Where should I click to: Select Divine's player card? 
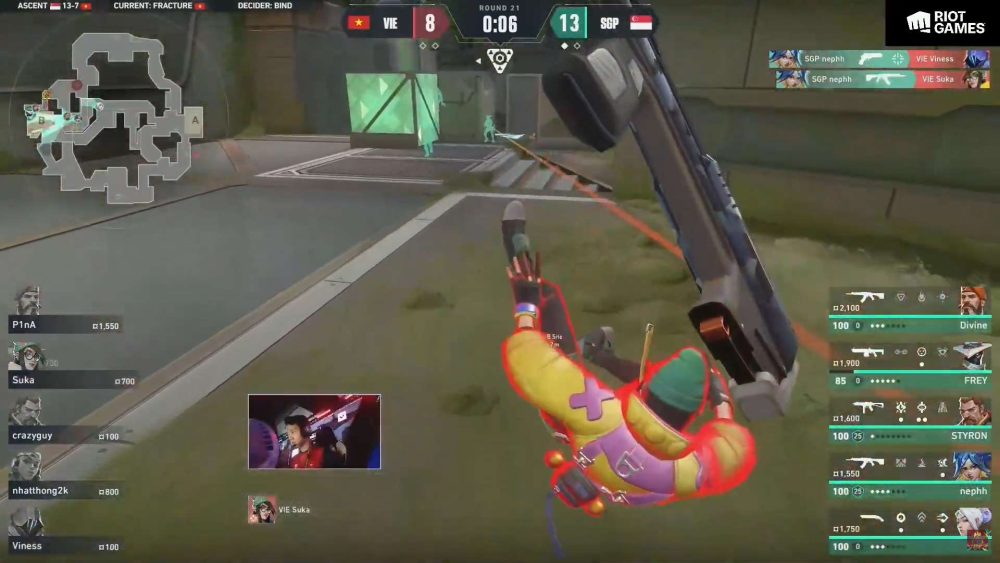coord(910,310)
